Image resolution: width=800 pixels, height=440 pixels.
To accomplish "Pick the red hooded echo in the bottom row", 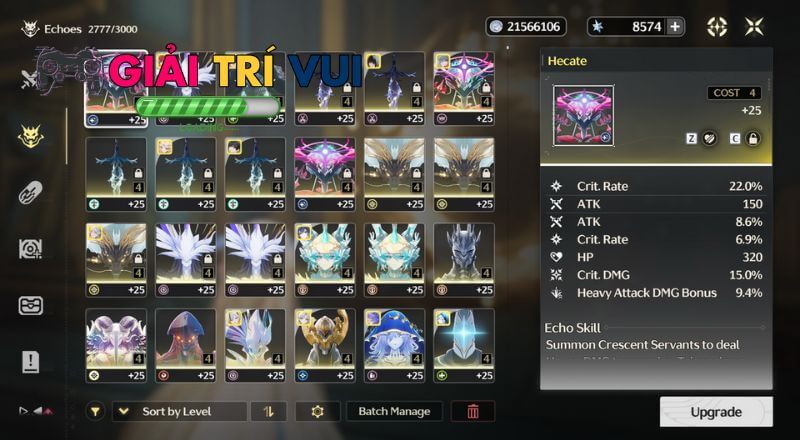I will (185, 339).
